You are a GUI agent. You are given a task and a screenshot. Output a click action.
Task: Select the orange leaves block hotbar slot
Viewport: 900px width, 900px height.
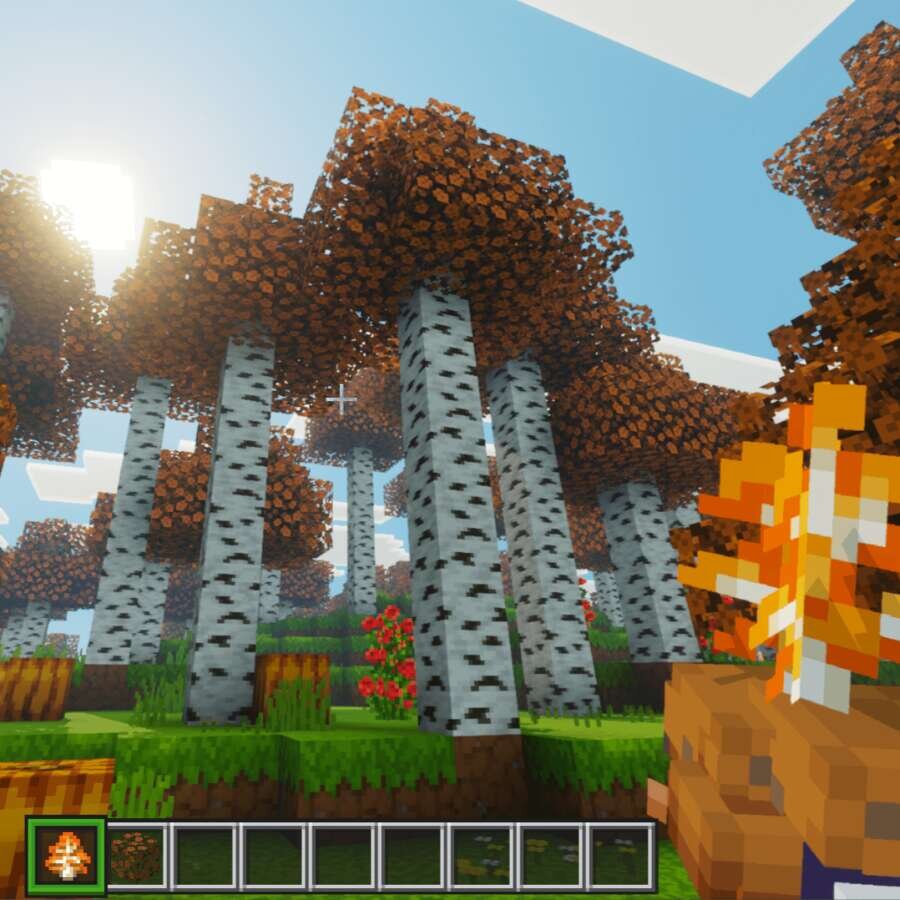[136, 856]
